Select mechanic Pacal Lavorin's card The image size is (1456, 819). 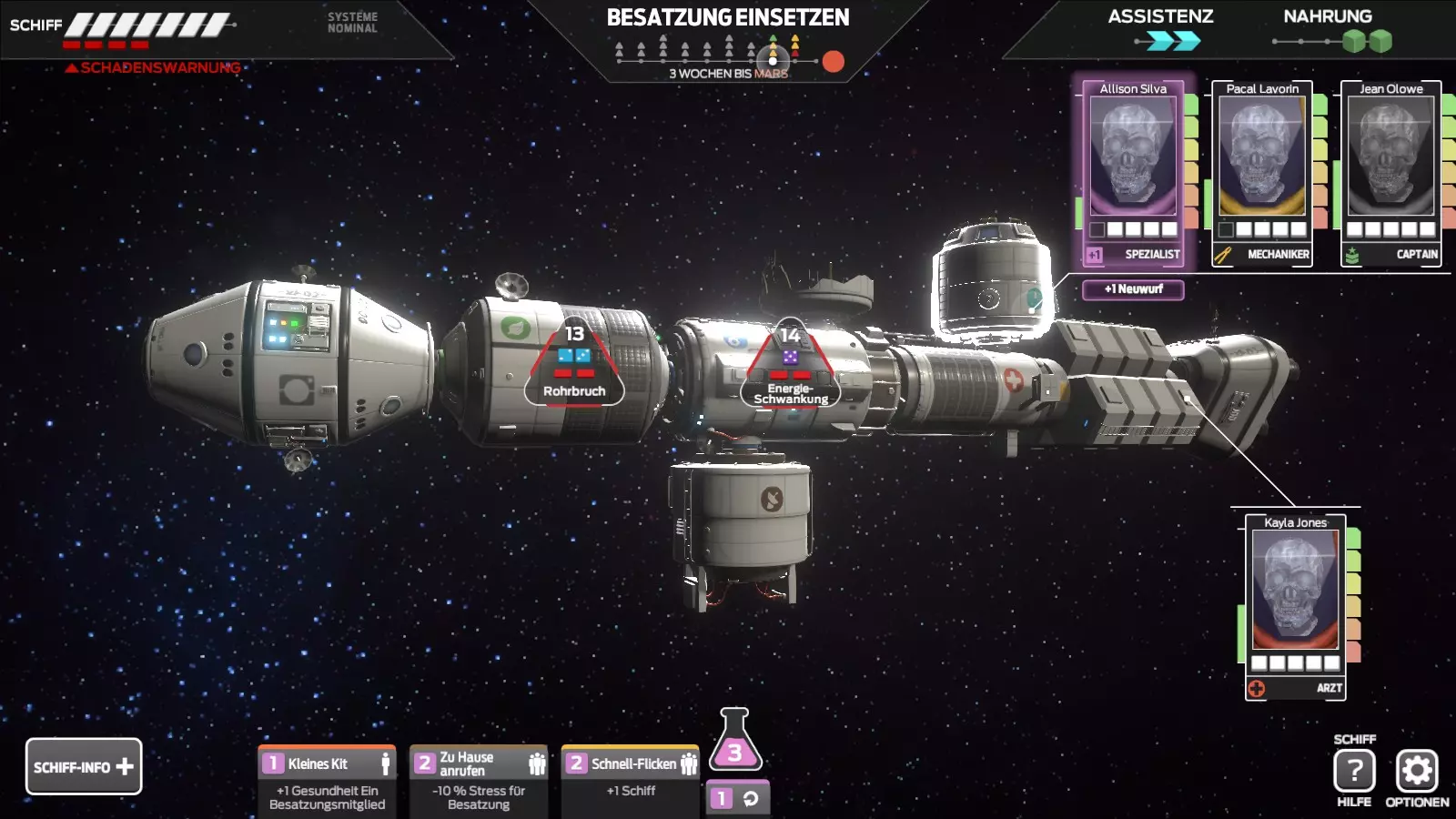[1262, 173]
